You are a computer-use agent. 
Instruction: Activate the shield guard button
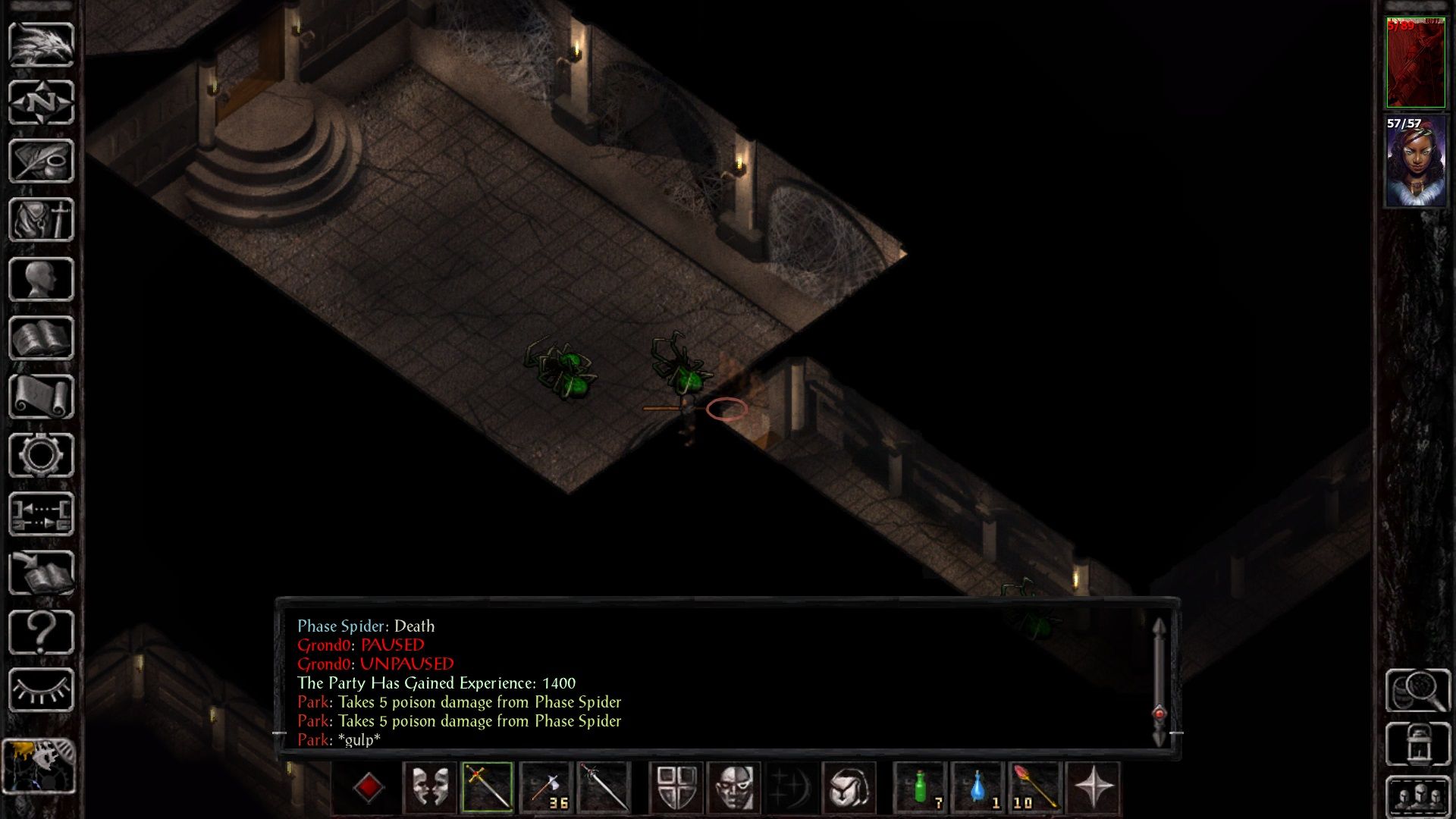pos(676,788)
